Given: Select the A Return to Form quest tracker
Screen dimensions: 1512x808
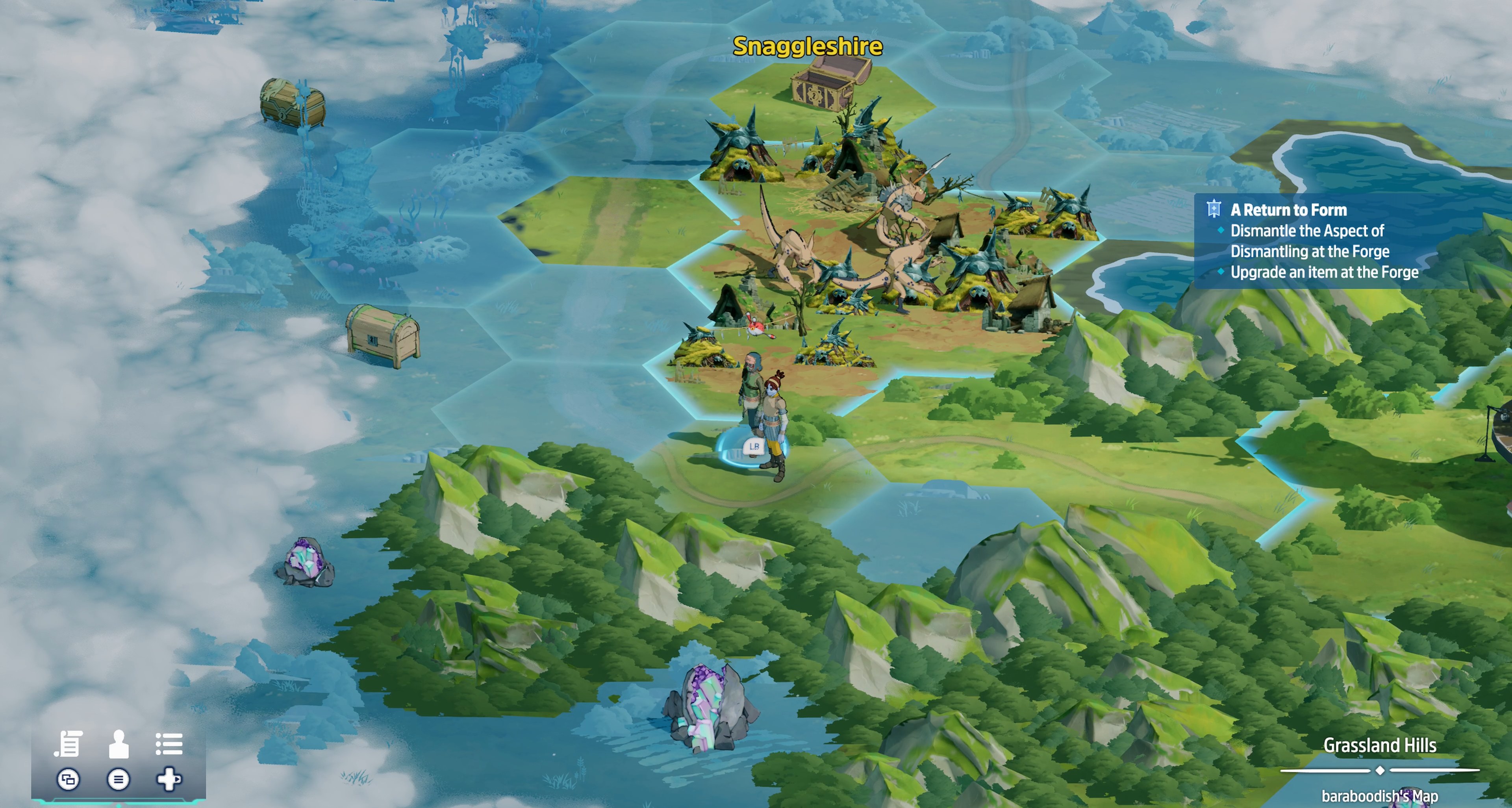Looking at the screenshot, I should tap(1288, 210).
